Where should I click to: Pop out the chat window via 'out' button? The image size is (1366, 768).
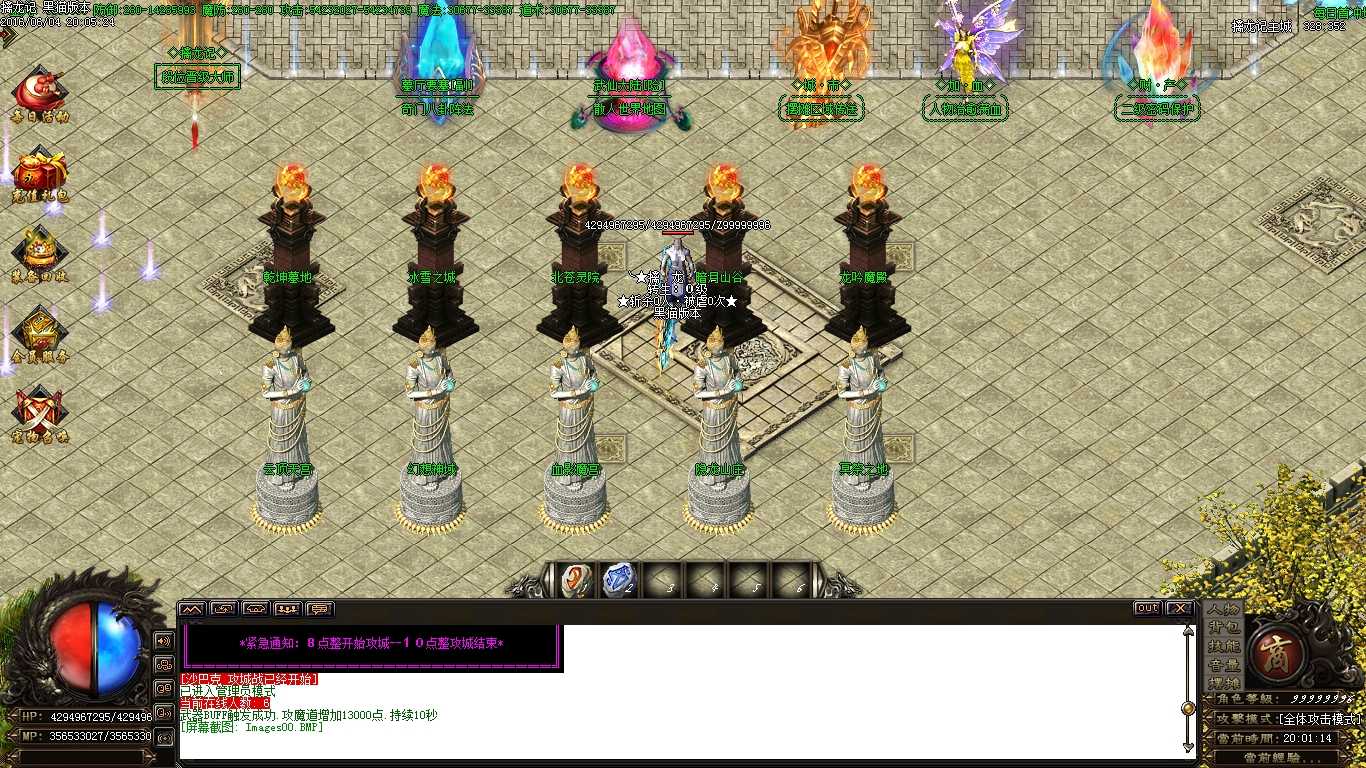1146,607
